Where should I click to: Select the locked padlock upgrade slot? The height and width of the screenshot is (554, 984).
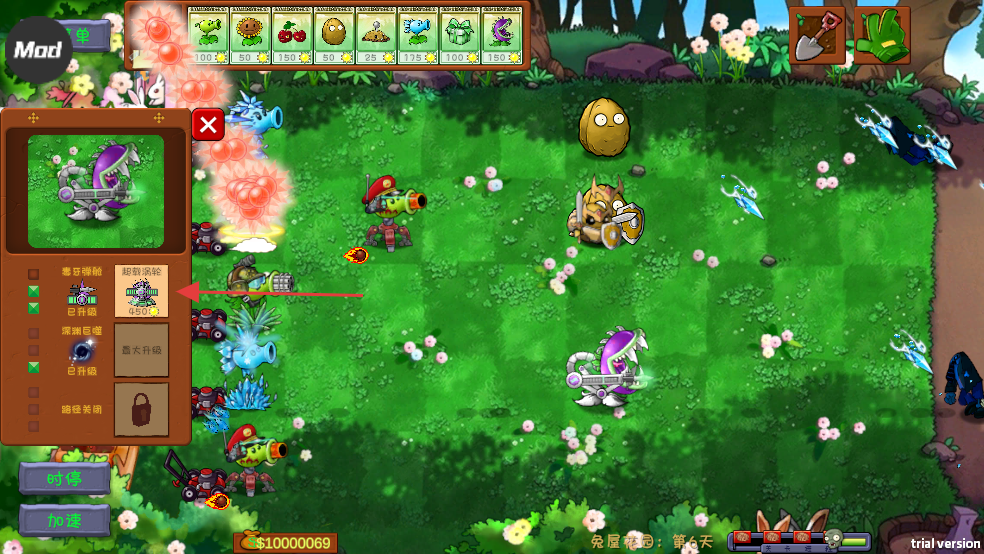click(141, 409)
